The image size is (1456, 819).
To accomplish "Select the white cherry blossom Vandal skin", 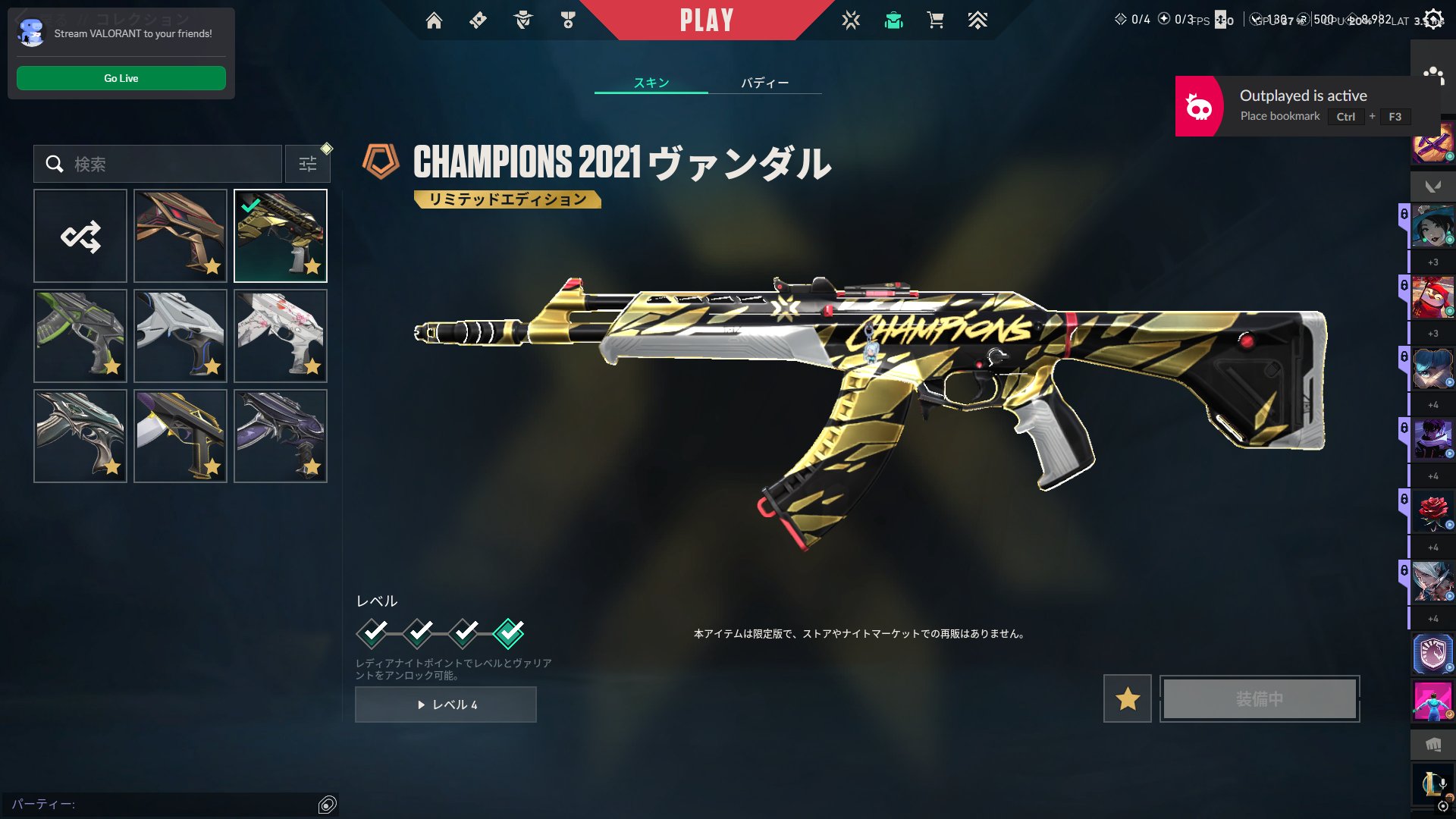I will point(281,336).
